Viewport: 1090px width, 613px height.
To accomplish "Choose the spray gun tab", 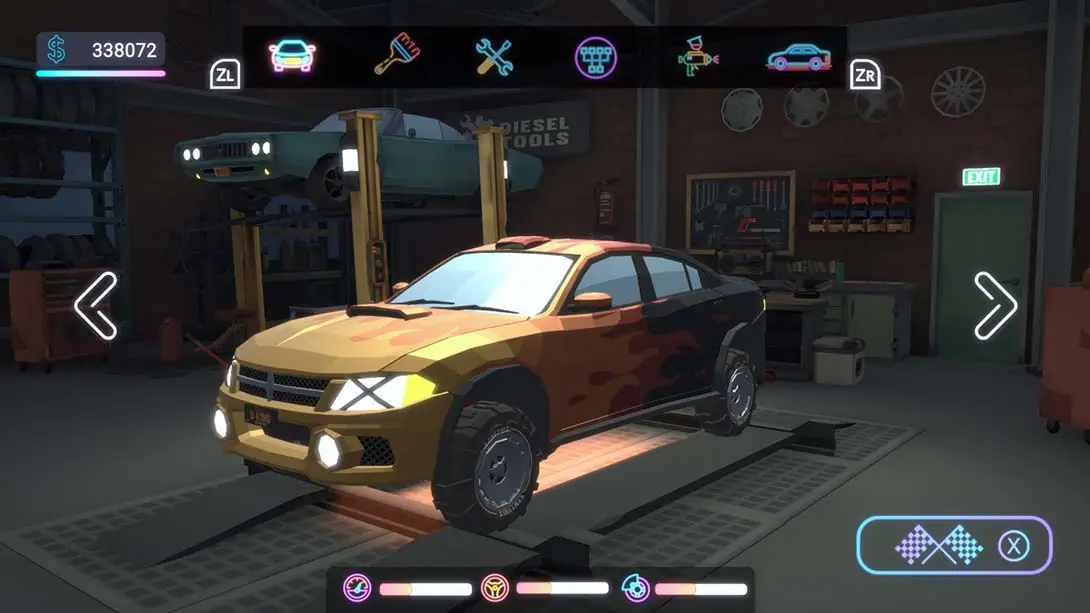I will 698,57.
